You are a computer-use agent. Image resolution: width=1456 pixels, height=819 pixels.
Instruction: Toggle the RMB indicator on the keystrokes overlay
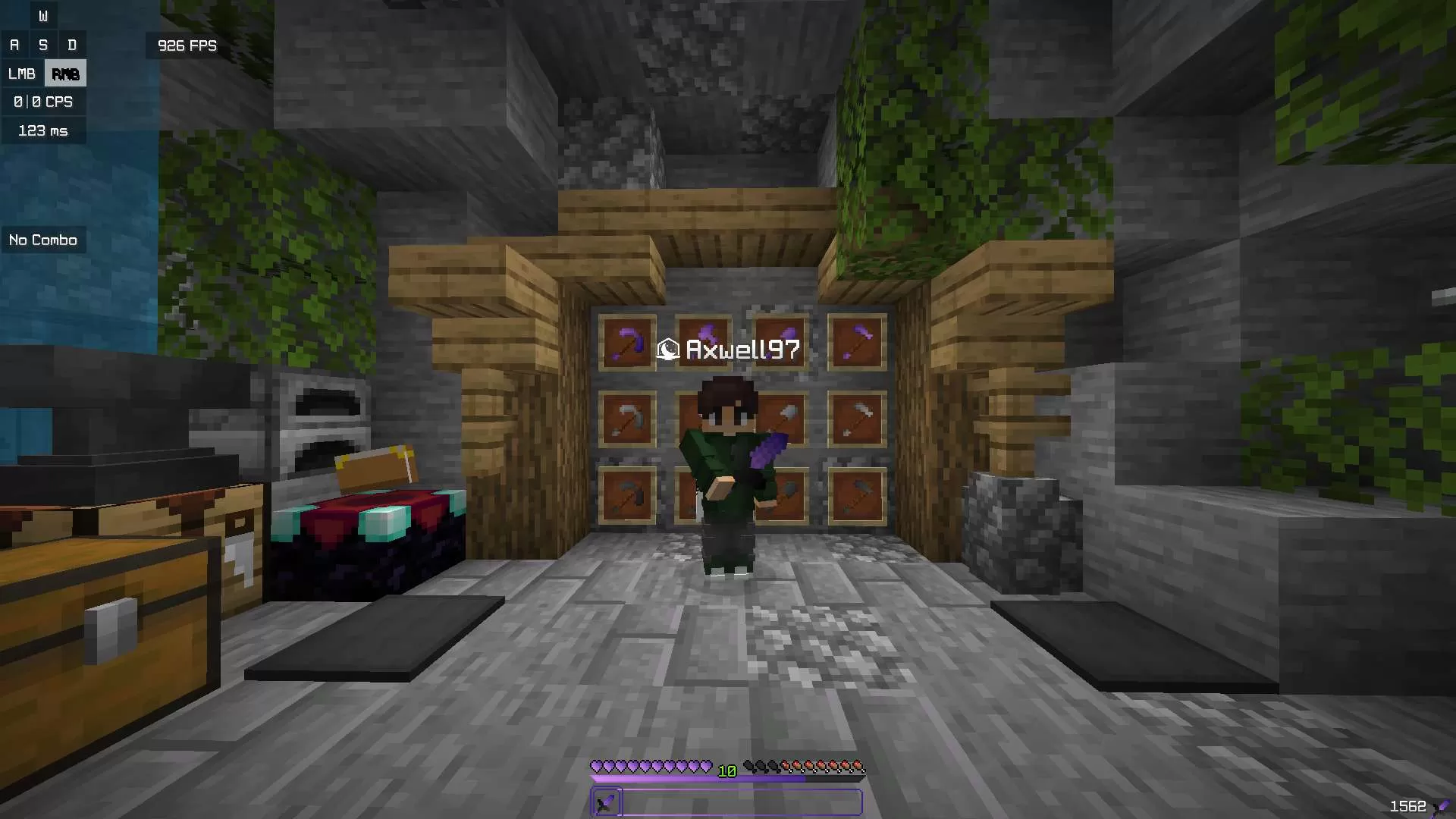64,73
